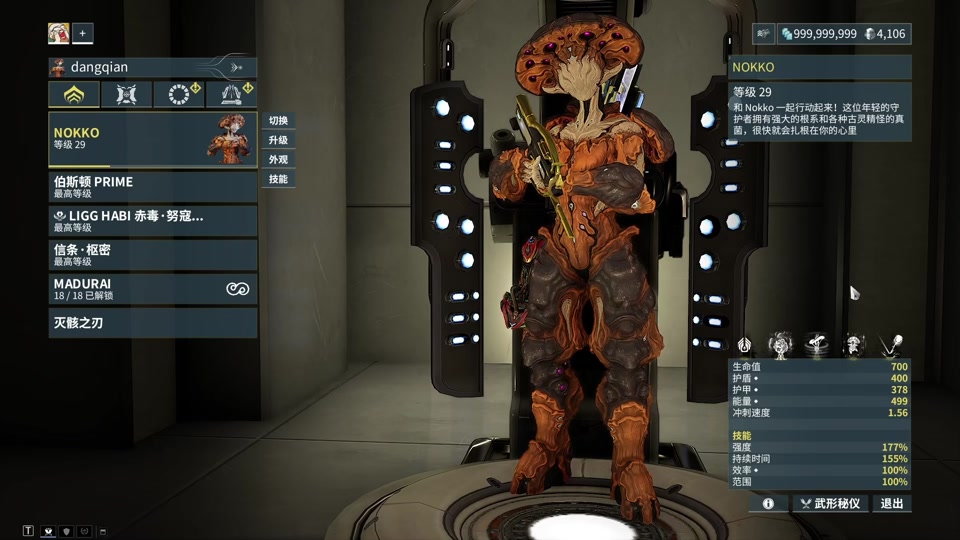
Task: Open the 技能 (abilities) menu
Action: pos(278,180)
